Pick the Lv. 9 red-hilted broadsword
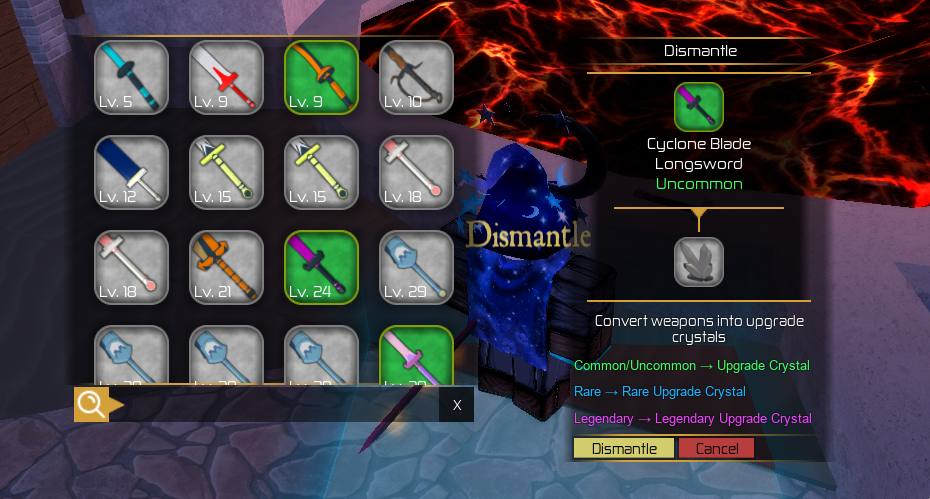Viewport: 930px width, 499px height. click(x=226, y=77)
